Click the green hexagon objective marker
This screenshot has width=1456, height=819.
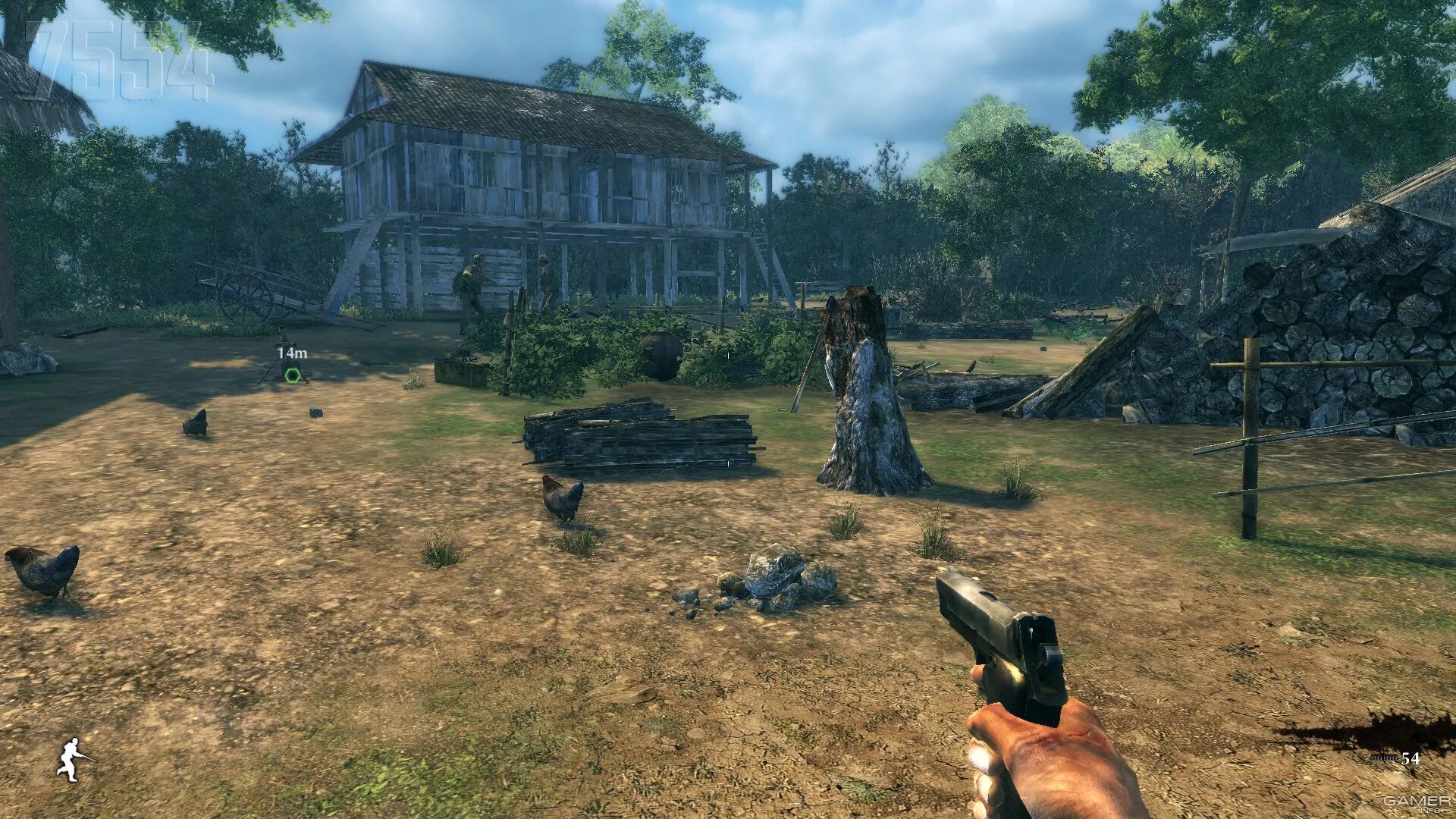pos(292,374)
